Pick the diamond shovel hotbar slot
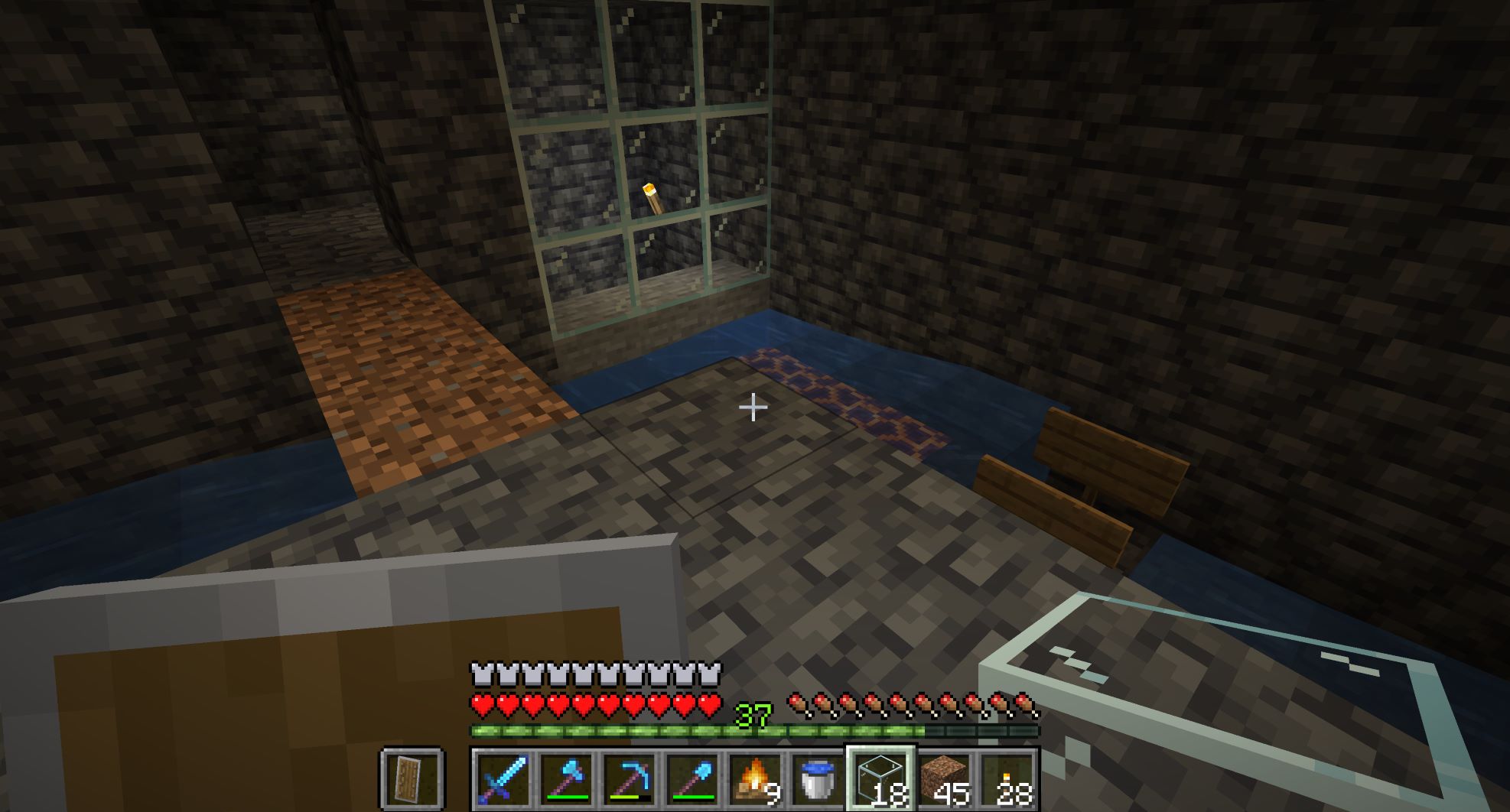The width and height of the screenshot is (1510, 812). pyautogui.click(x=692, y=780)
